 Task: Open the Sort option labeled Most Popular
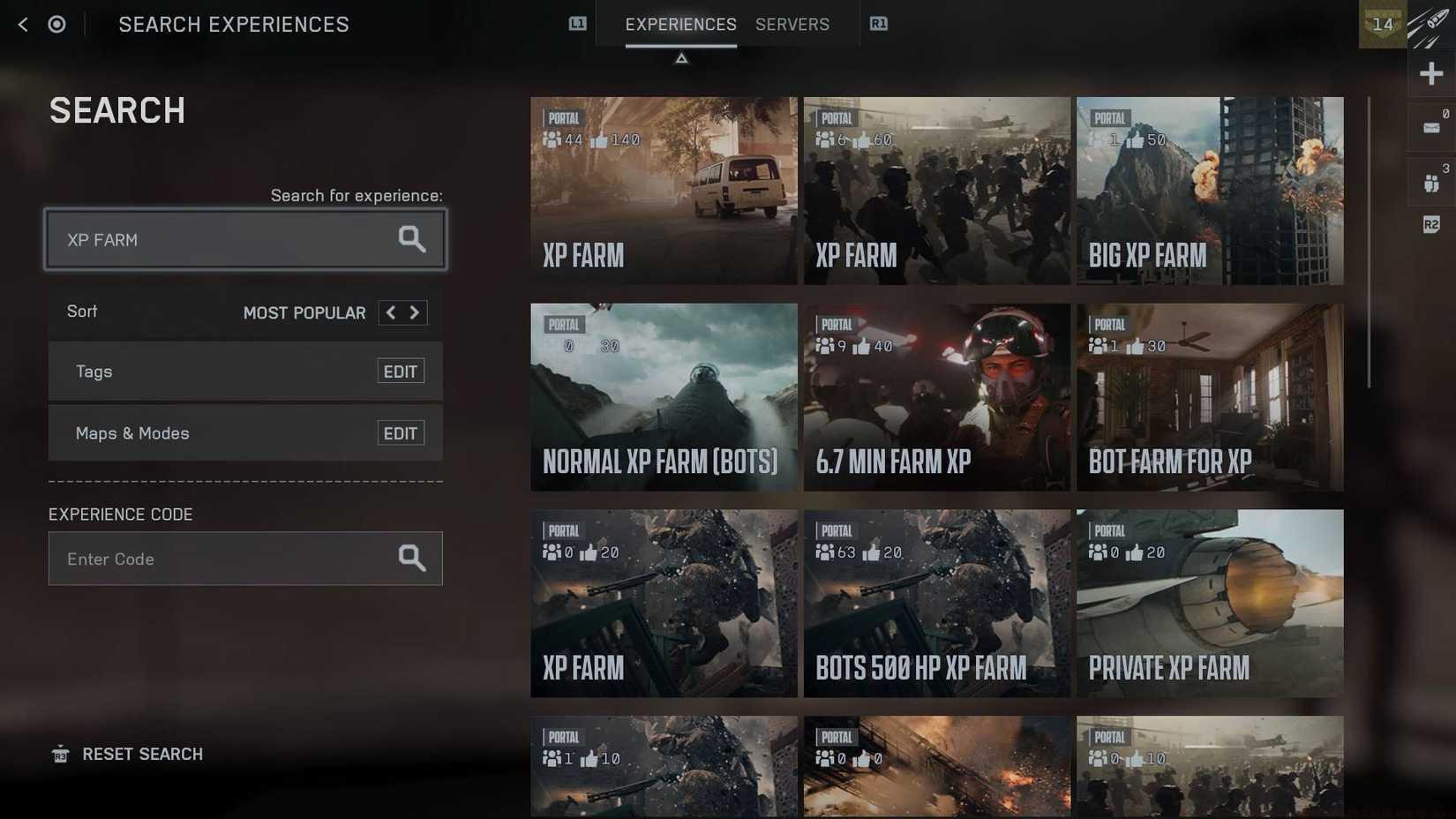304,312
